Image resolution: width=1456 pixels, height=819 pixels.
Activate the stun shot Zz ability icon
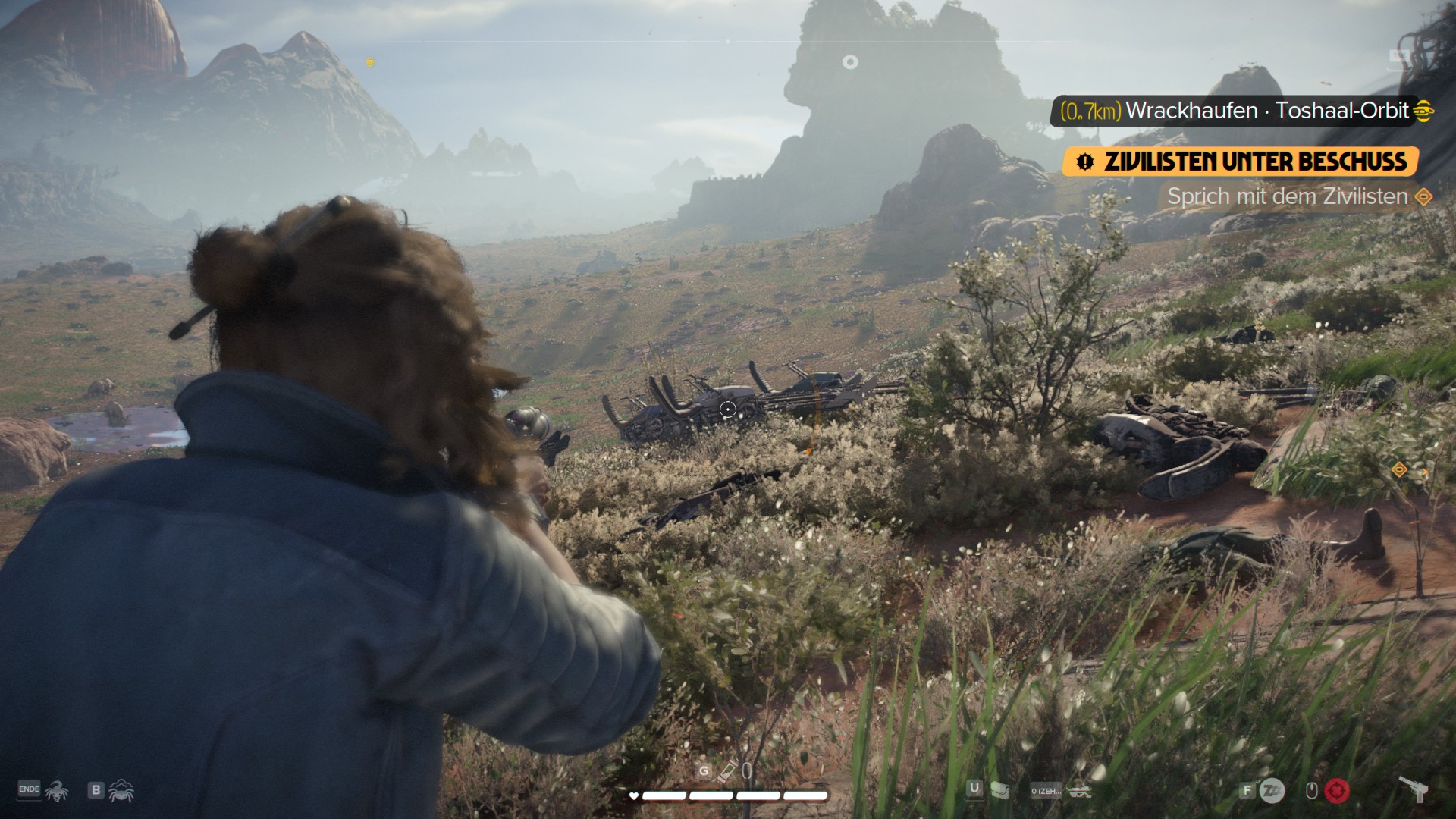(1272, 791)
